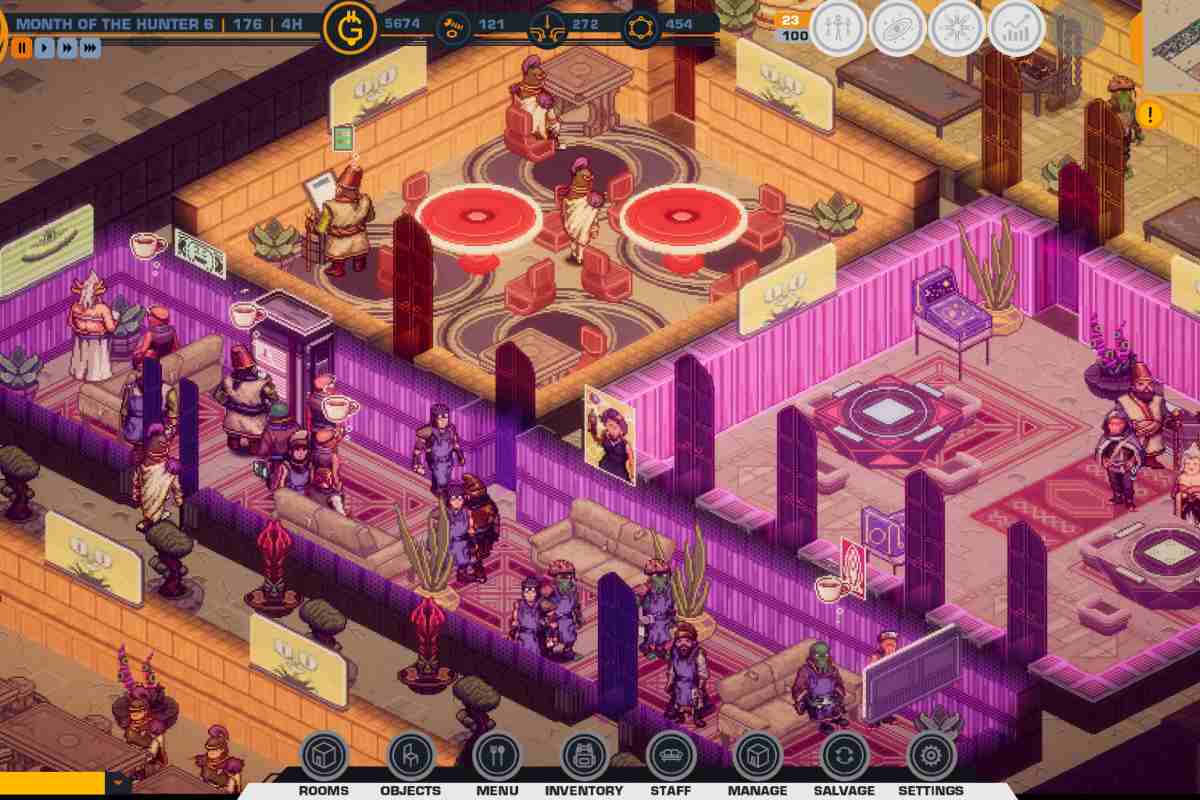Open the Settings menu
This screenshot has width=1200, height=800.
pyautogui.click(x=930, y=757)
